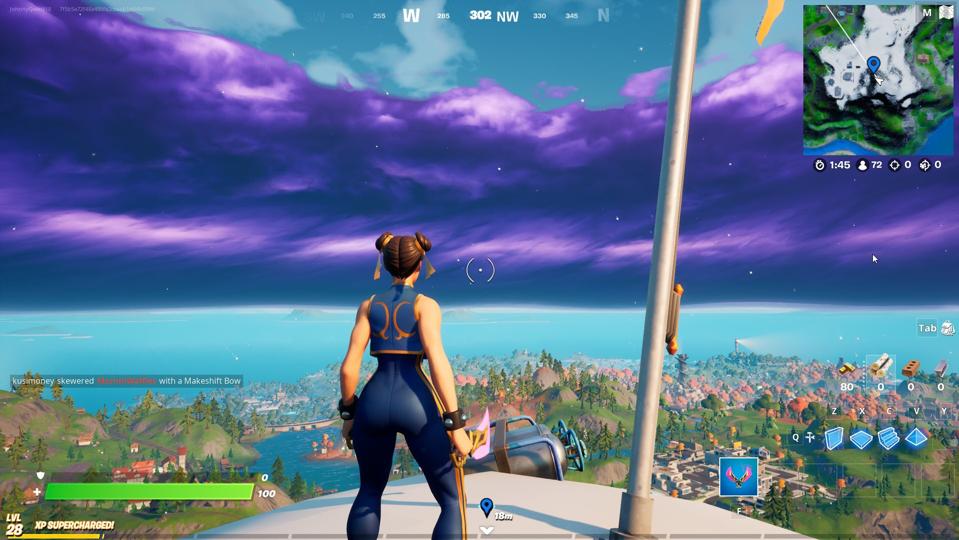Open the full map via the folded-map icon
Screen dimensions: 959x540
click(x=946, y=13)
